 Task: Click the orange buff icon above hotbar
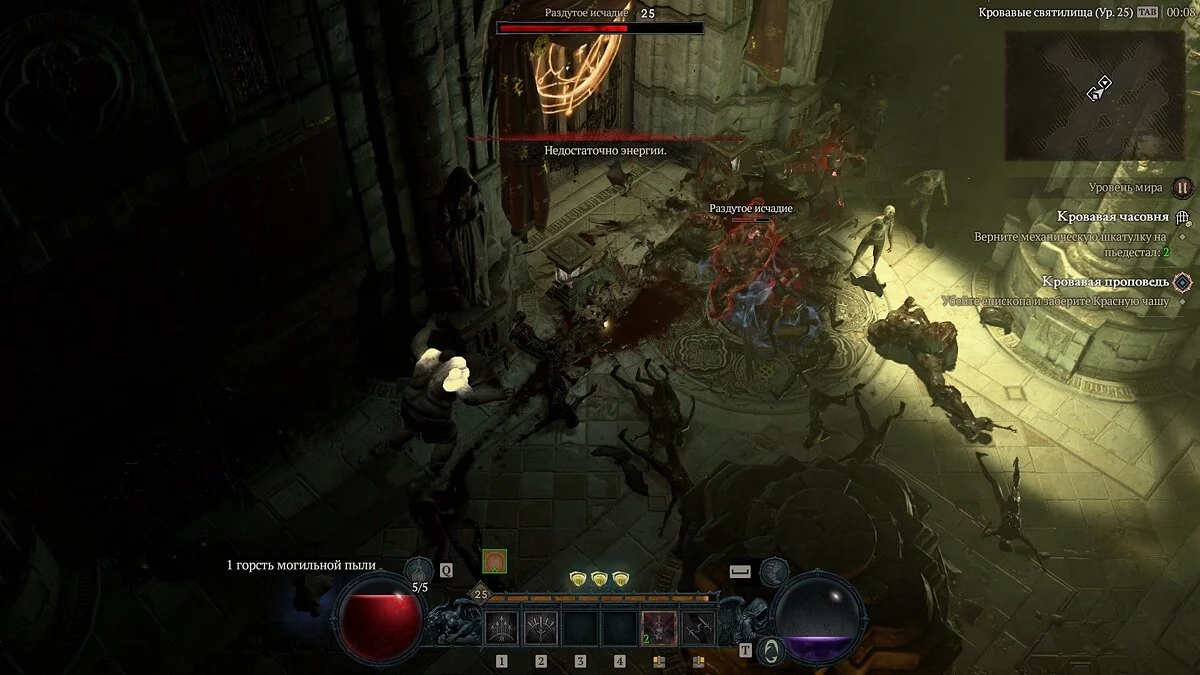494,561
